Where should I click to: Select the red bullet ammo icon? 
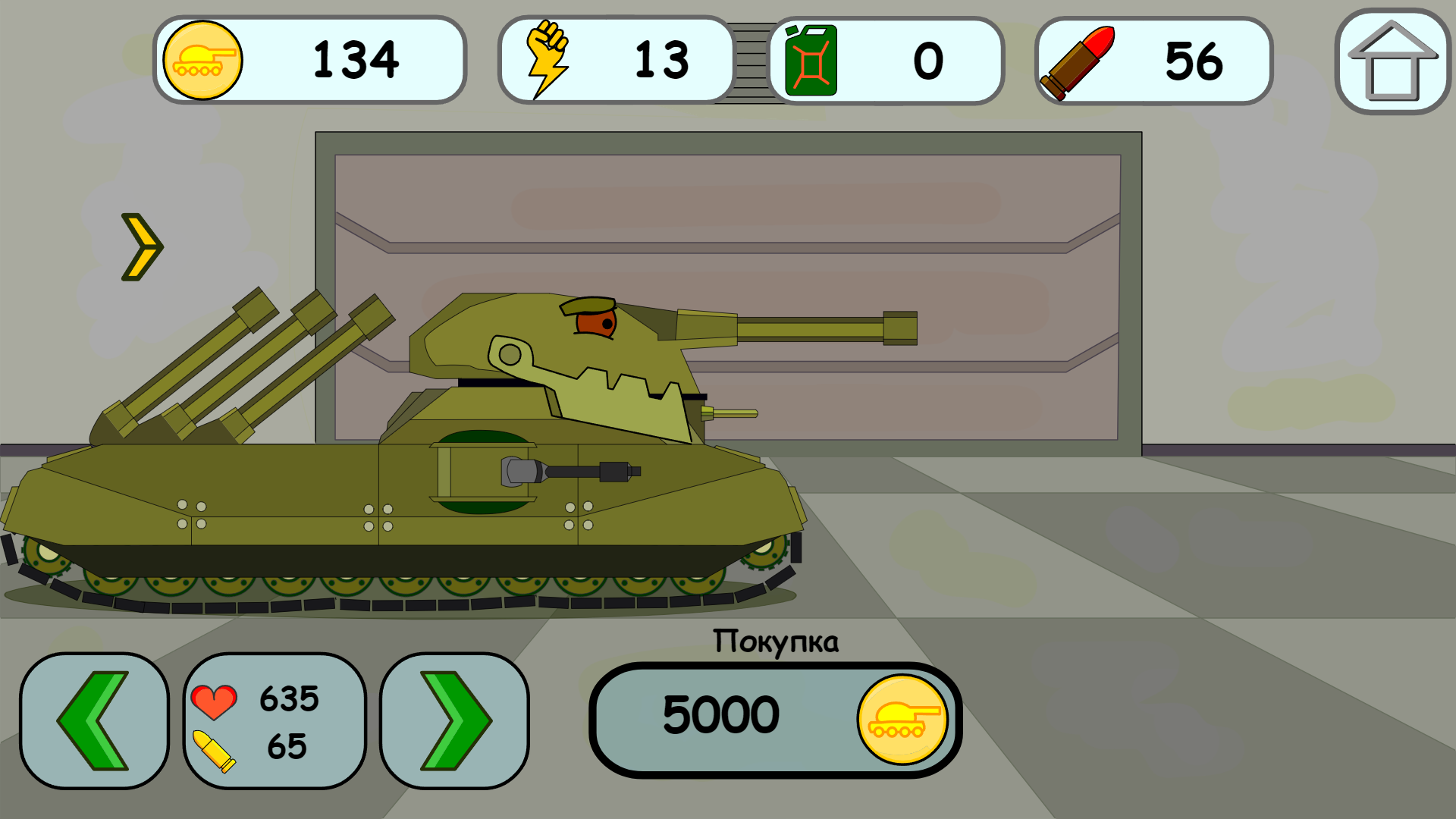1077,61
